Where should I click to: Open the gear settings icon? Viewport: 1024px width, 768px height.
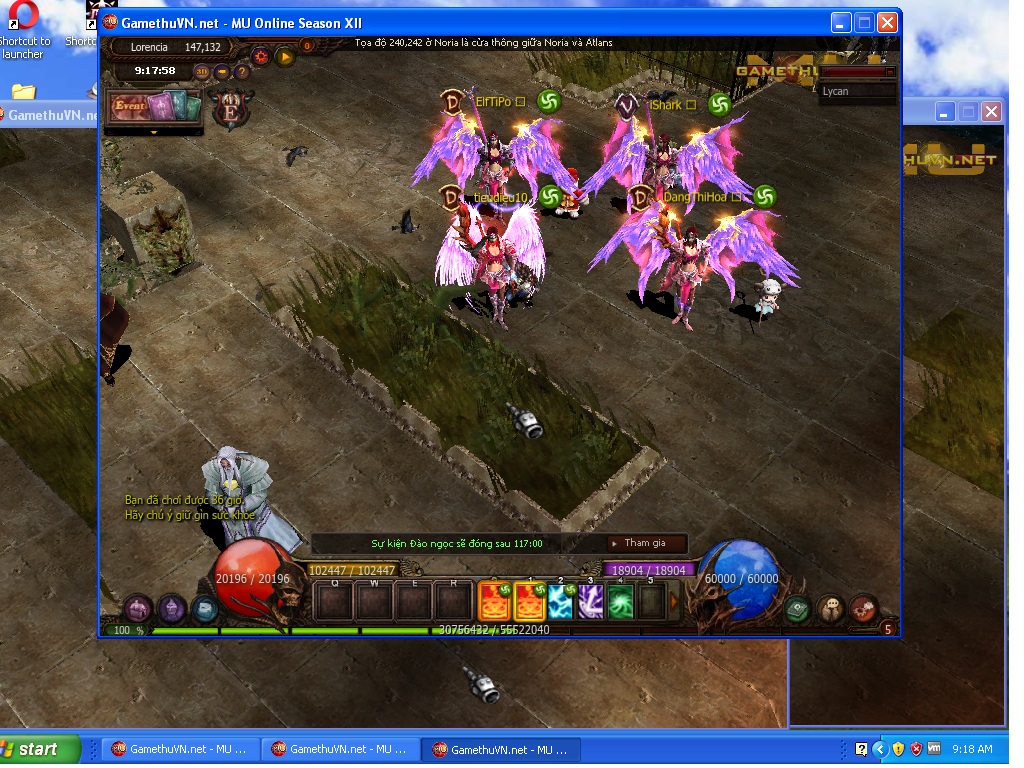point(261,56)
